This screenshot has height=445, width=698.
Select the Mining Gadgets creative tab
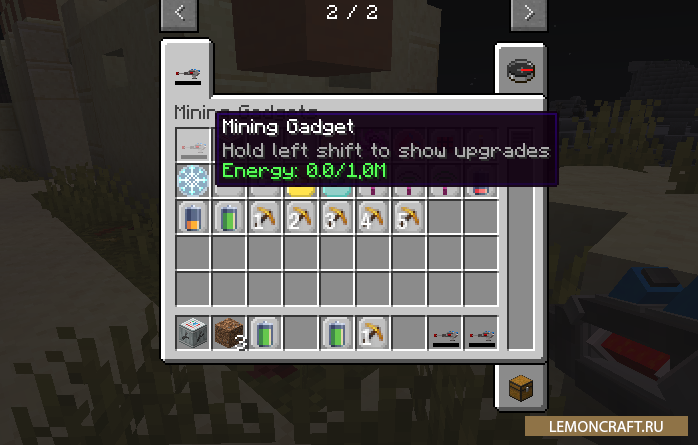[x=188, y=72]
